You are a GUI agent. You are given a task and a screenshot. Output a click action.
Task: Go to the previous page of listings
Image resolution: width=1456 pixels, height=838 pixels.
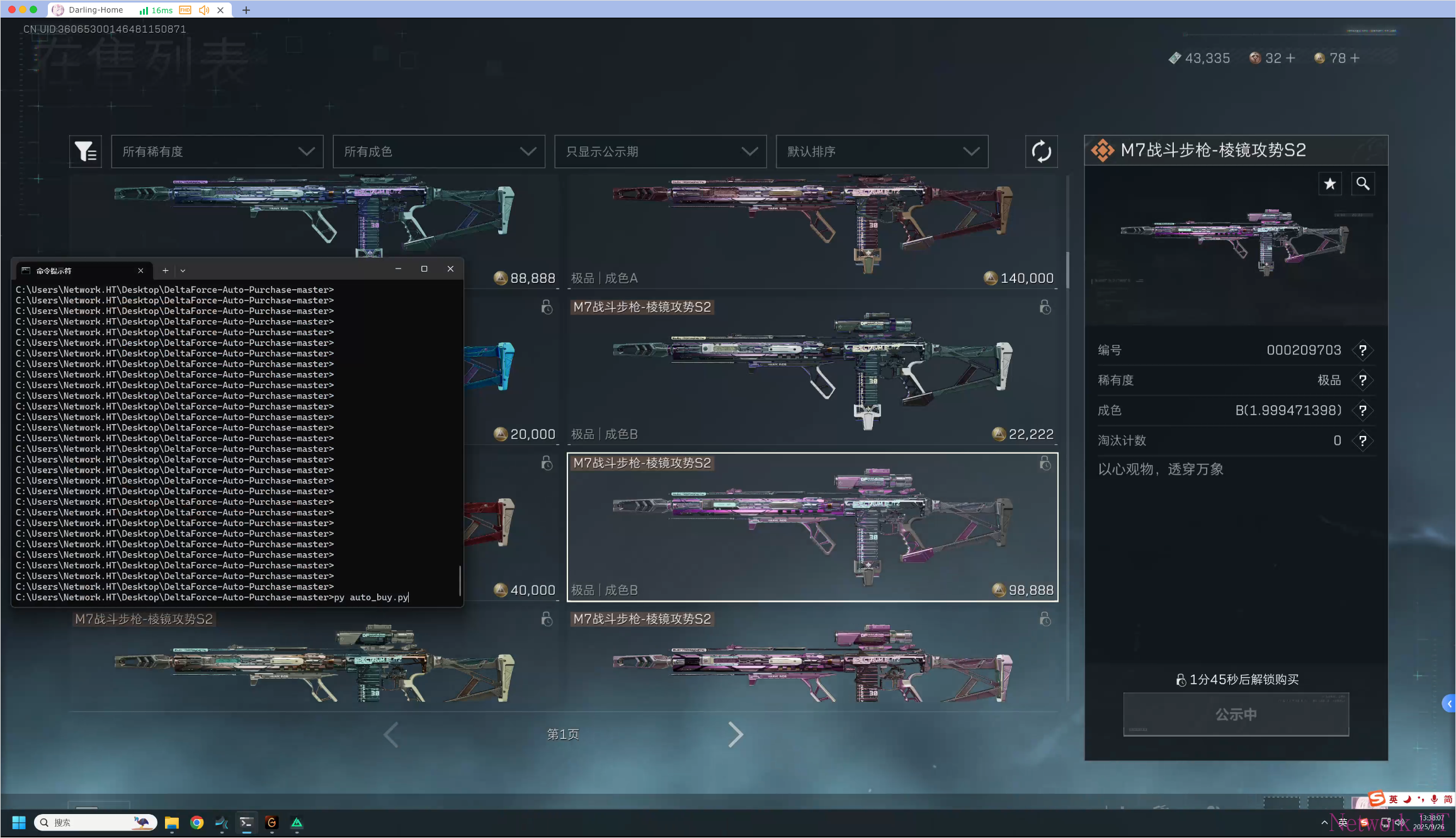(x=391, y=735)
